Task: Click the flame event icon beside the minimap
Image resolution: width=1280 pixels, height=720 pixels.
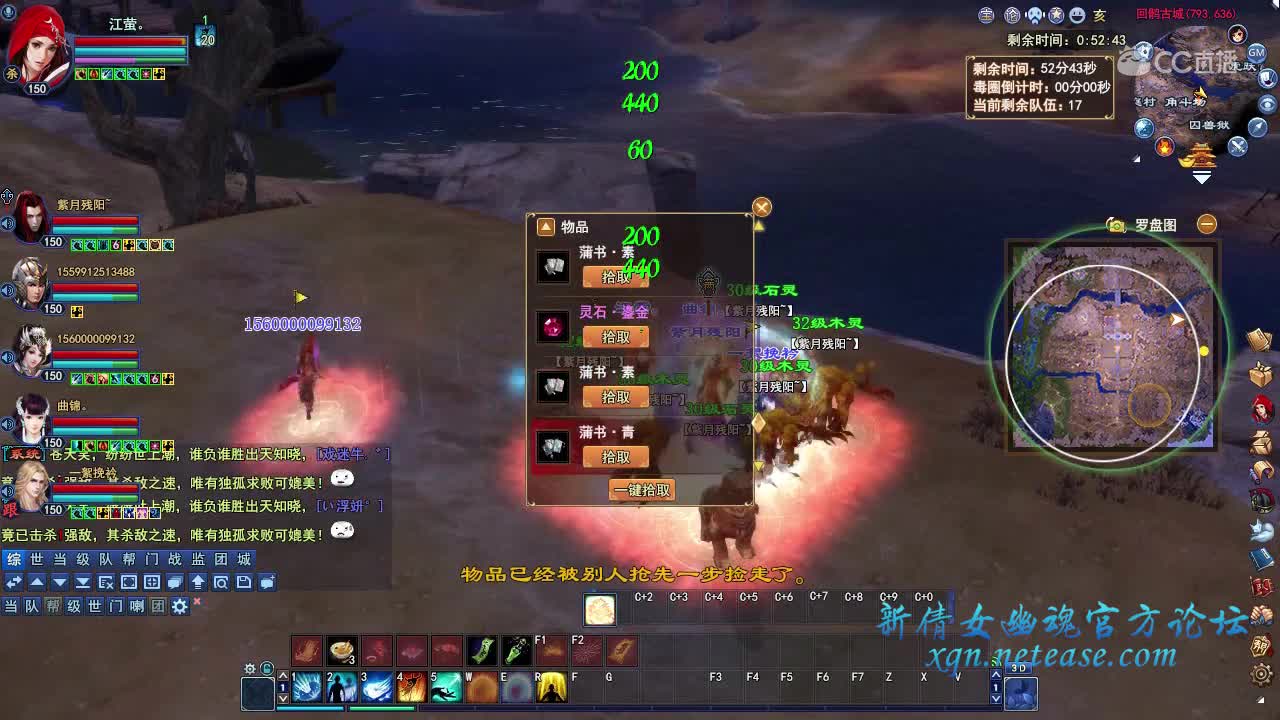Action: (1164, 148)
